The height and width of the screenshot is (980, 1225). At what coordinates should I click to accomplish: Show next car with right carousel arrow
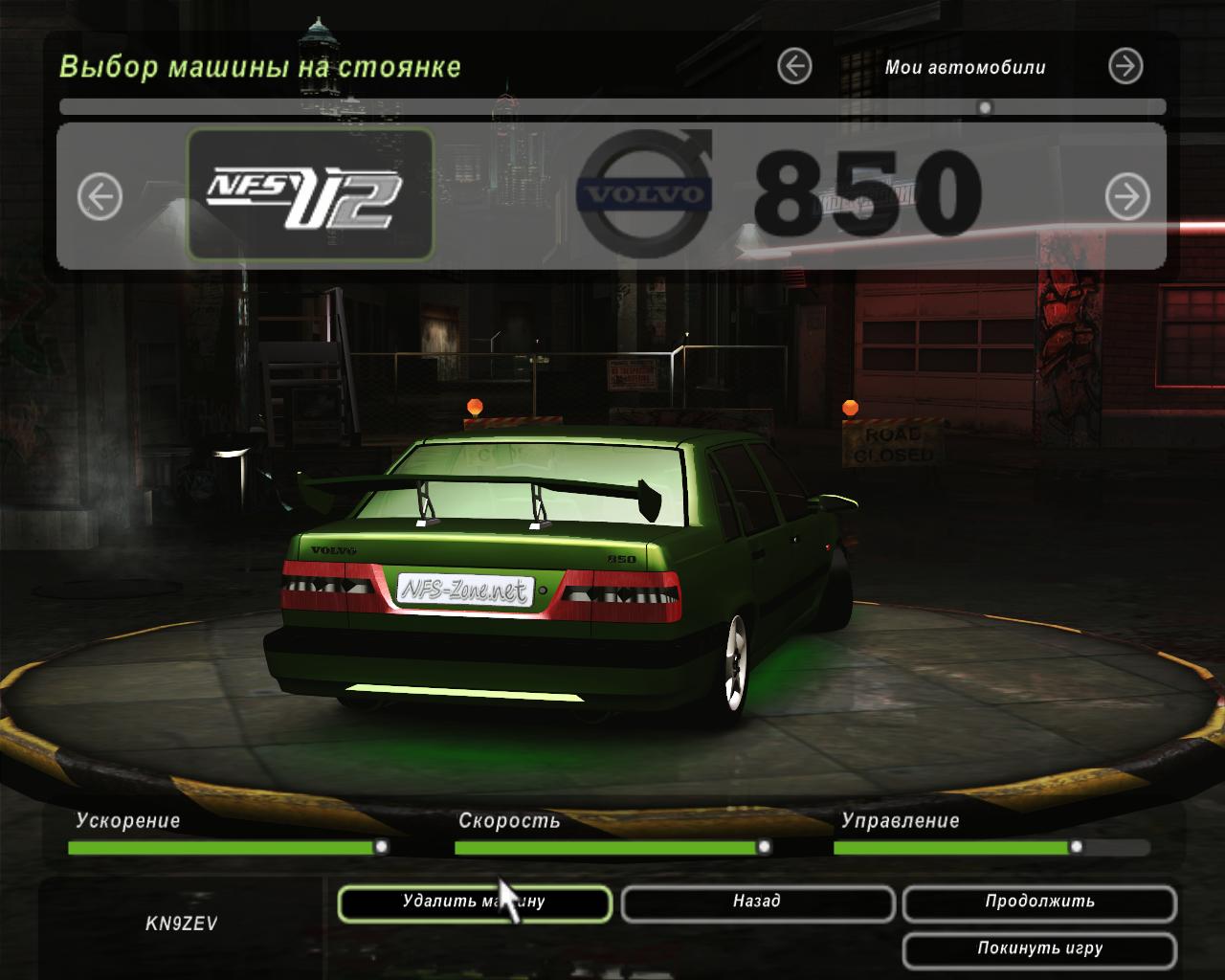[x=1127, y=197]
